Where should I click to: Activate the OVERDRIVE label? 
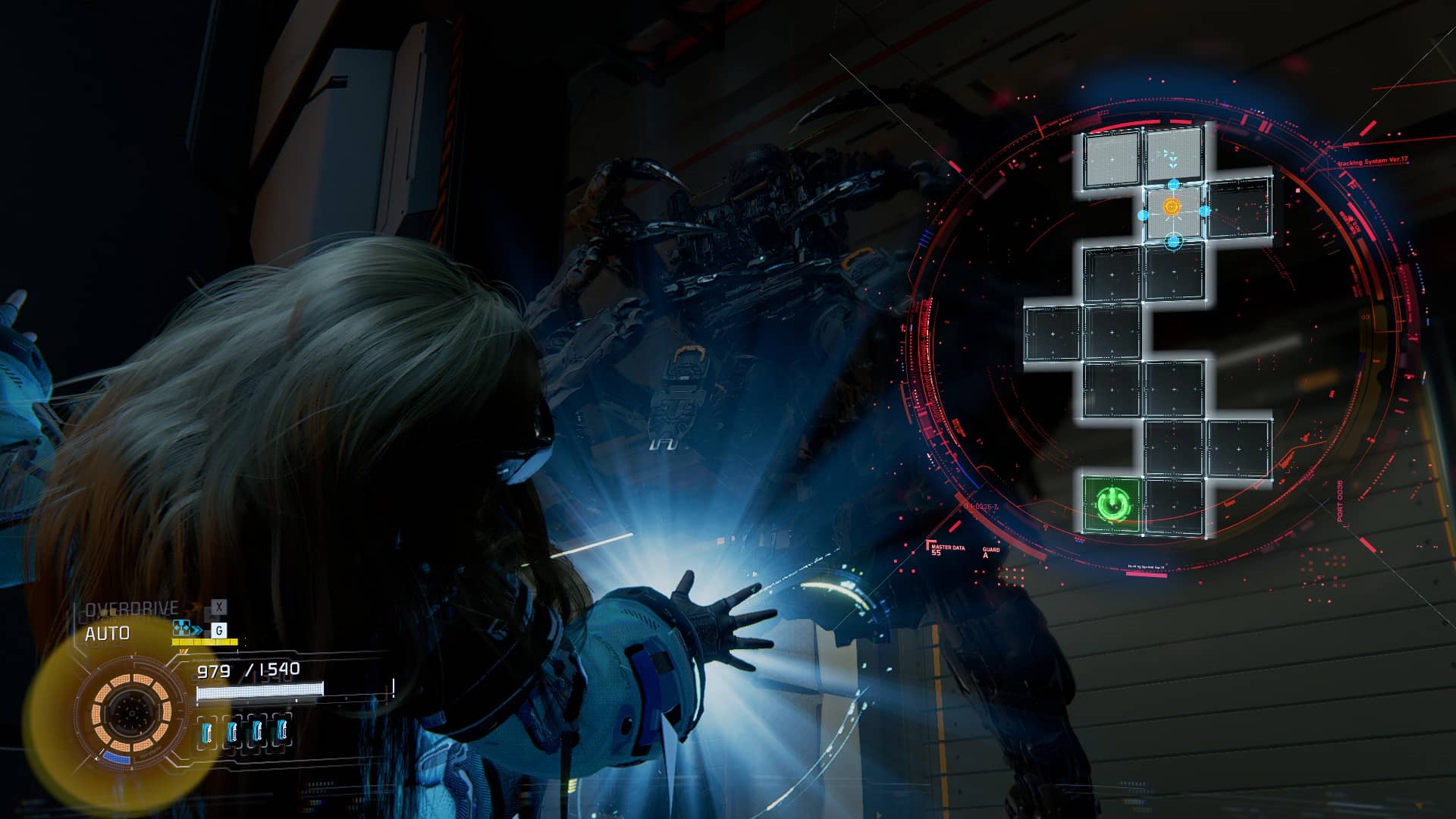(132, 609)
